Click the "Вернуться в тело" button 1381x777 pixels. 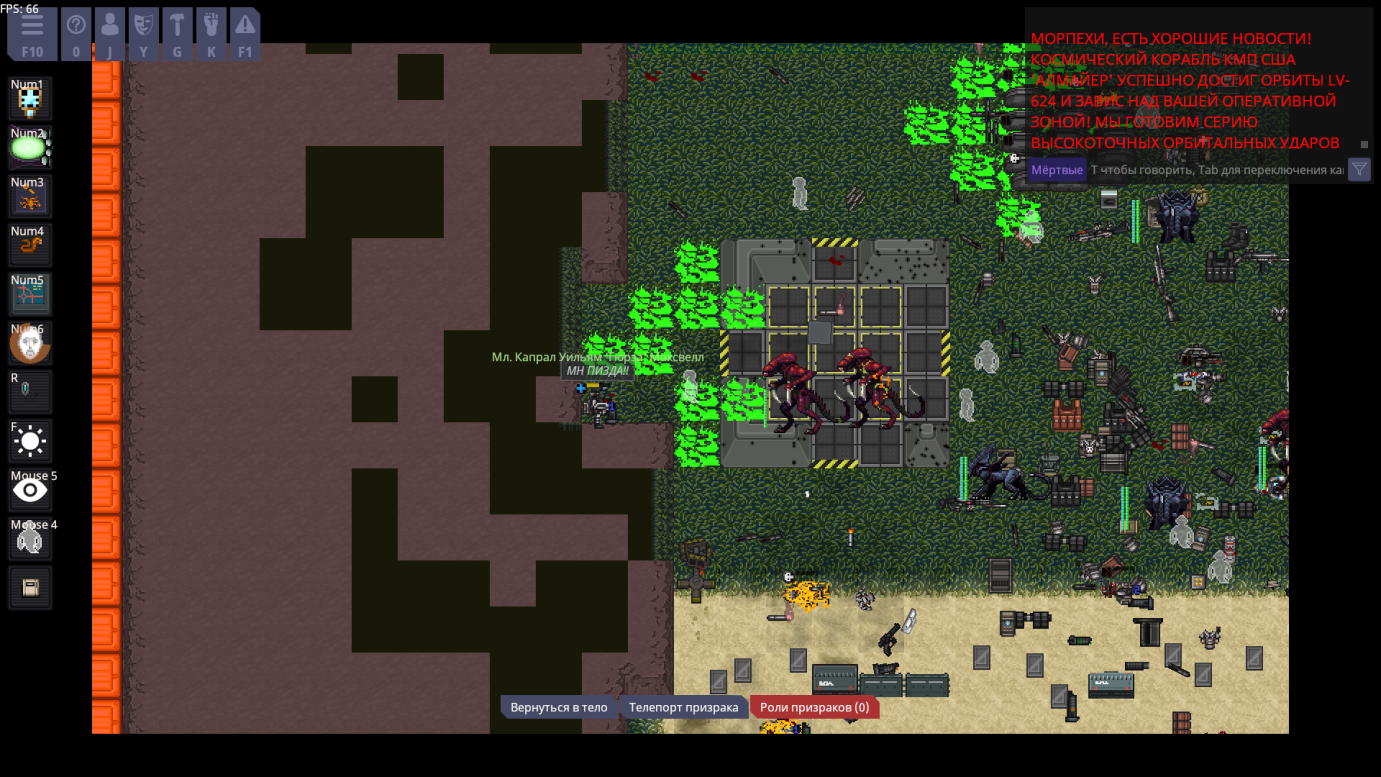(x=558, y=707)
